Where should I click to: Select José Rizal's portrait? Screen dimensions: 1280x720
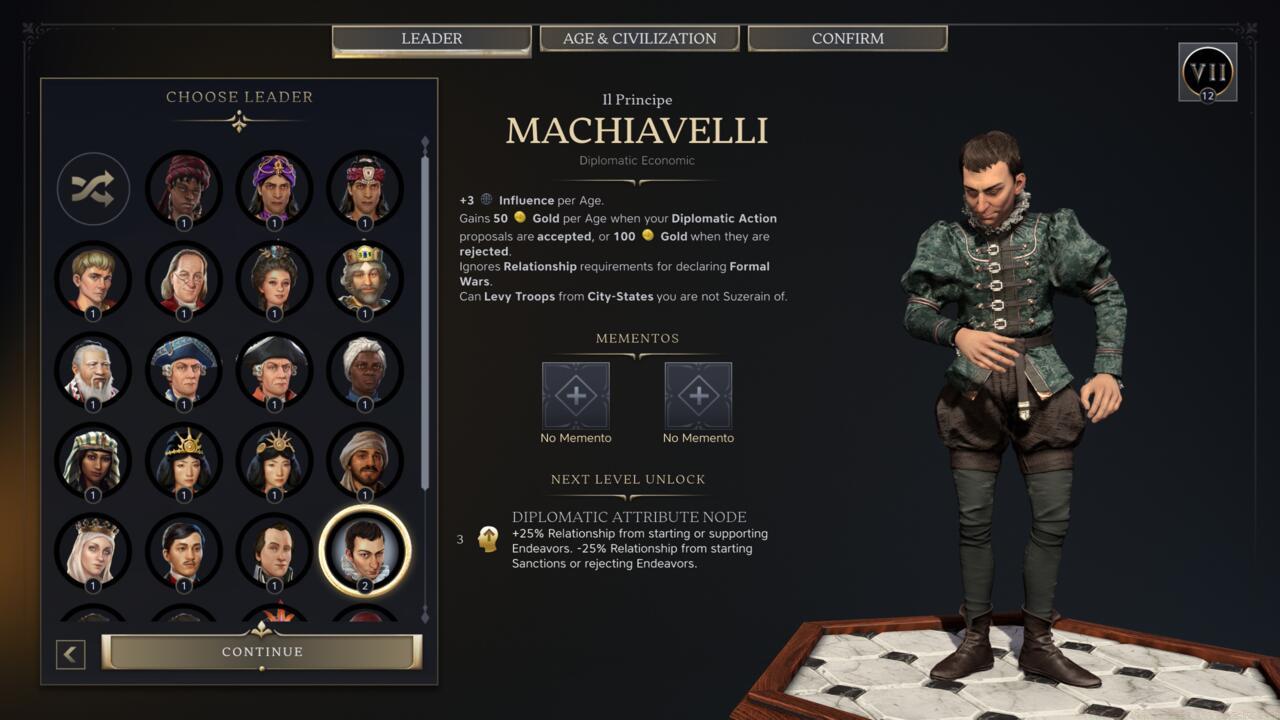184,550
